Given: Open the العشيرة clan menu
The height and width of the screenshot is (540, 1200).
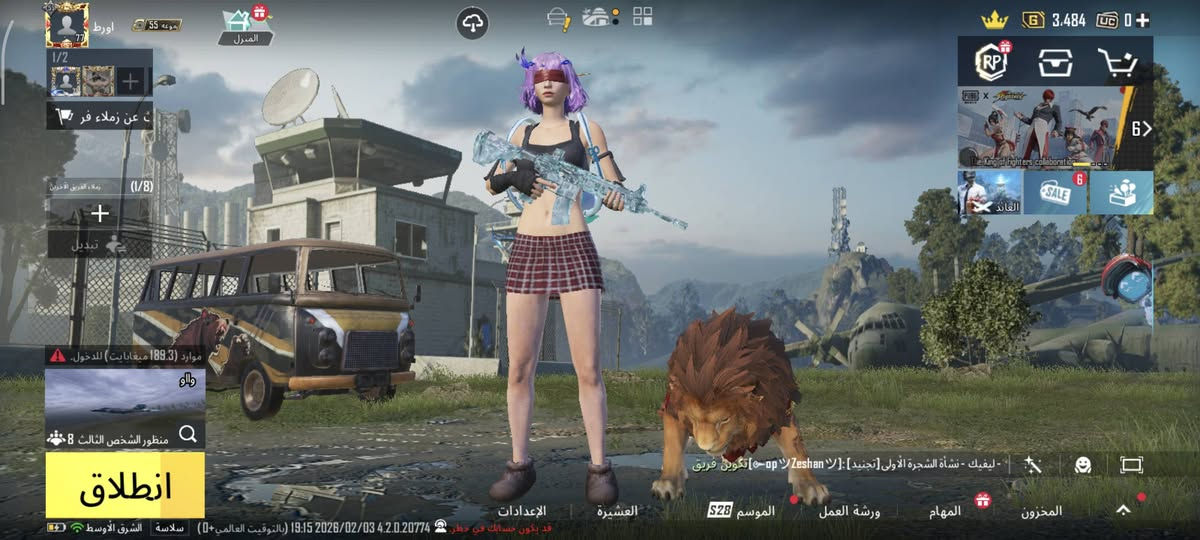Looking at the screenshot, I should [x=617, y=511].
